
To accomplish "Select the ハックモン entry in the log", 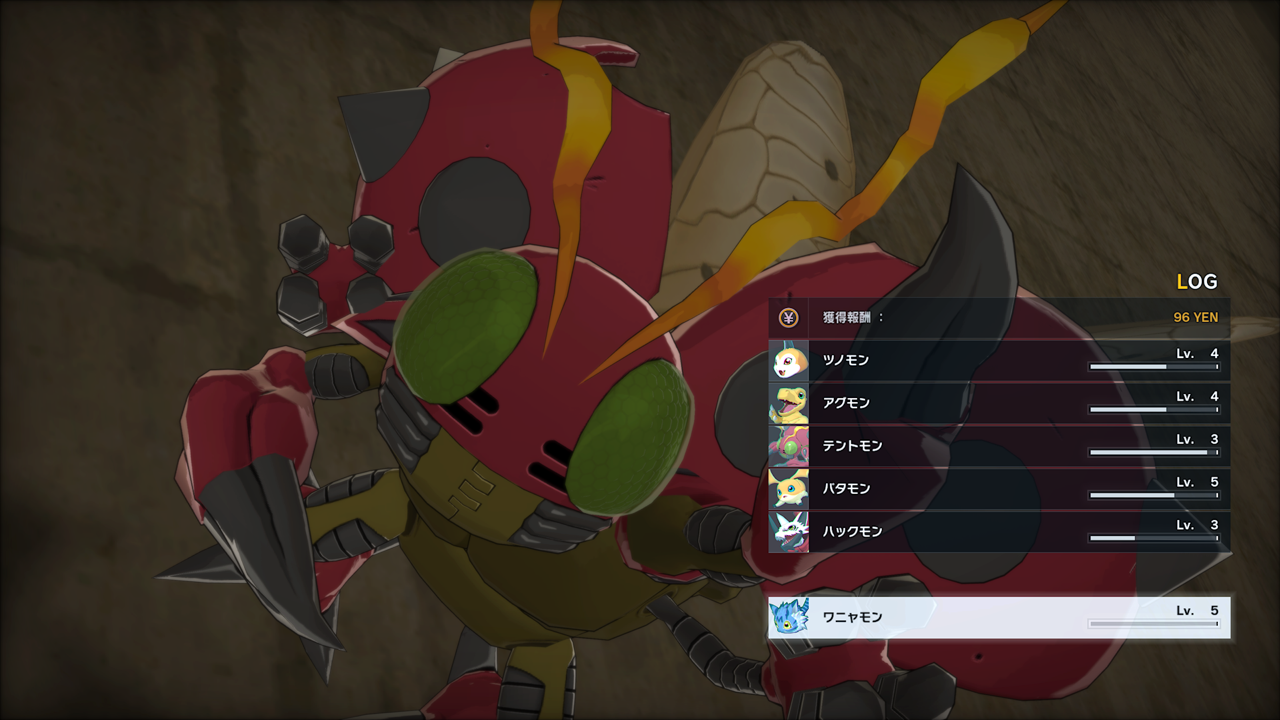I will tap(998, 532).
